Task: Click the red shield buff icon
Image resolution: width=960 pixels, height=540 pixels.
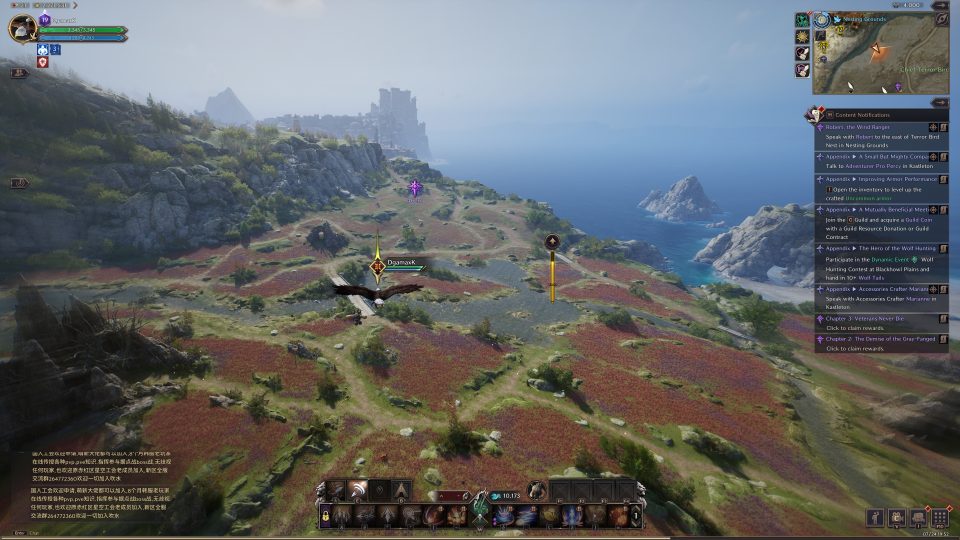Action: click(43, 62)
